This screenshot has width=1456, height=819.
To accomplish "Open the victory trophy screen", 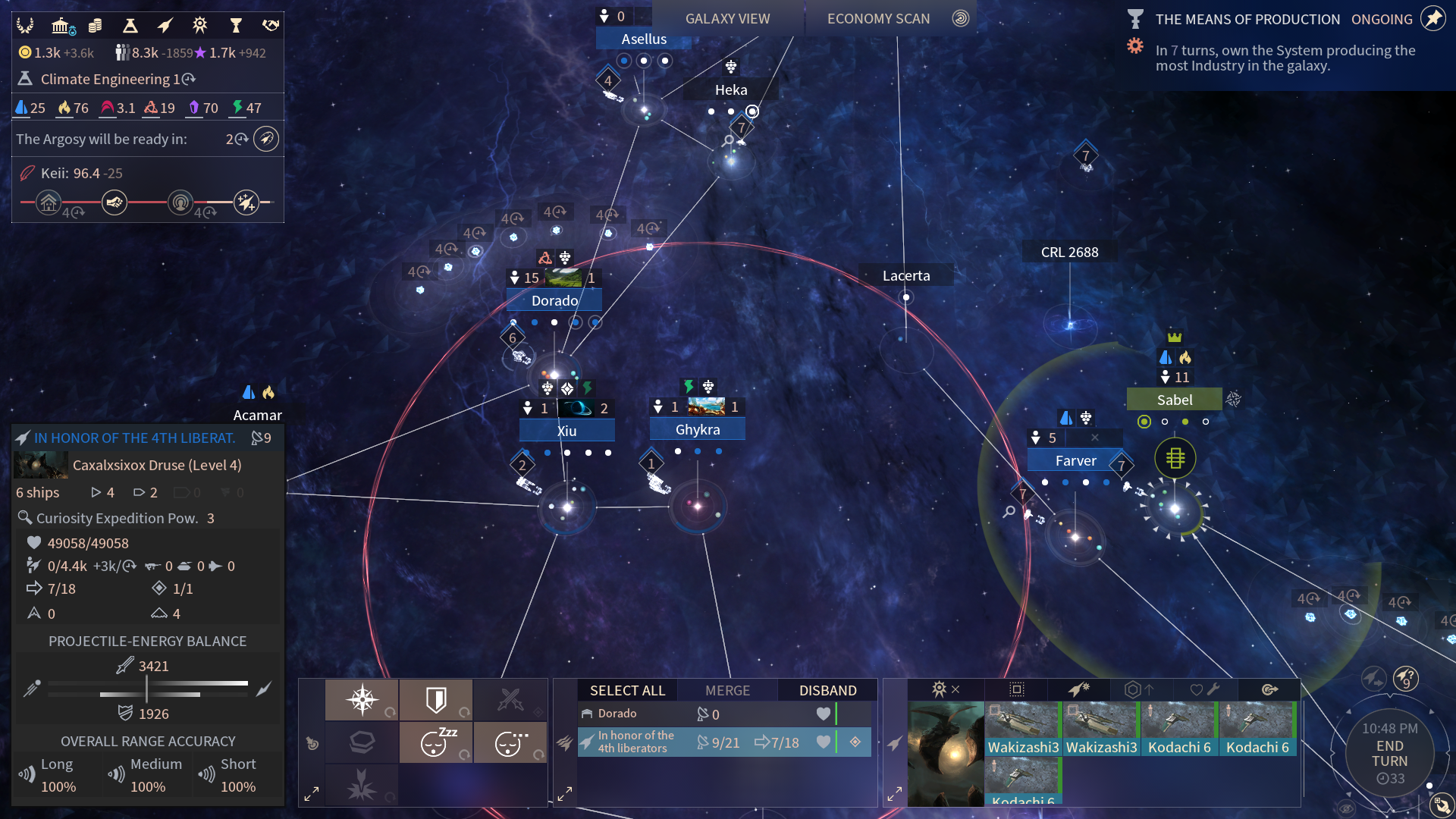I will point(236,26).
